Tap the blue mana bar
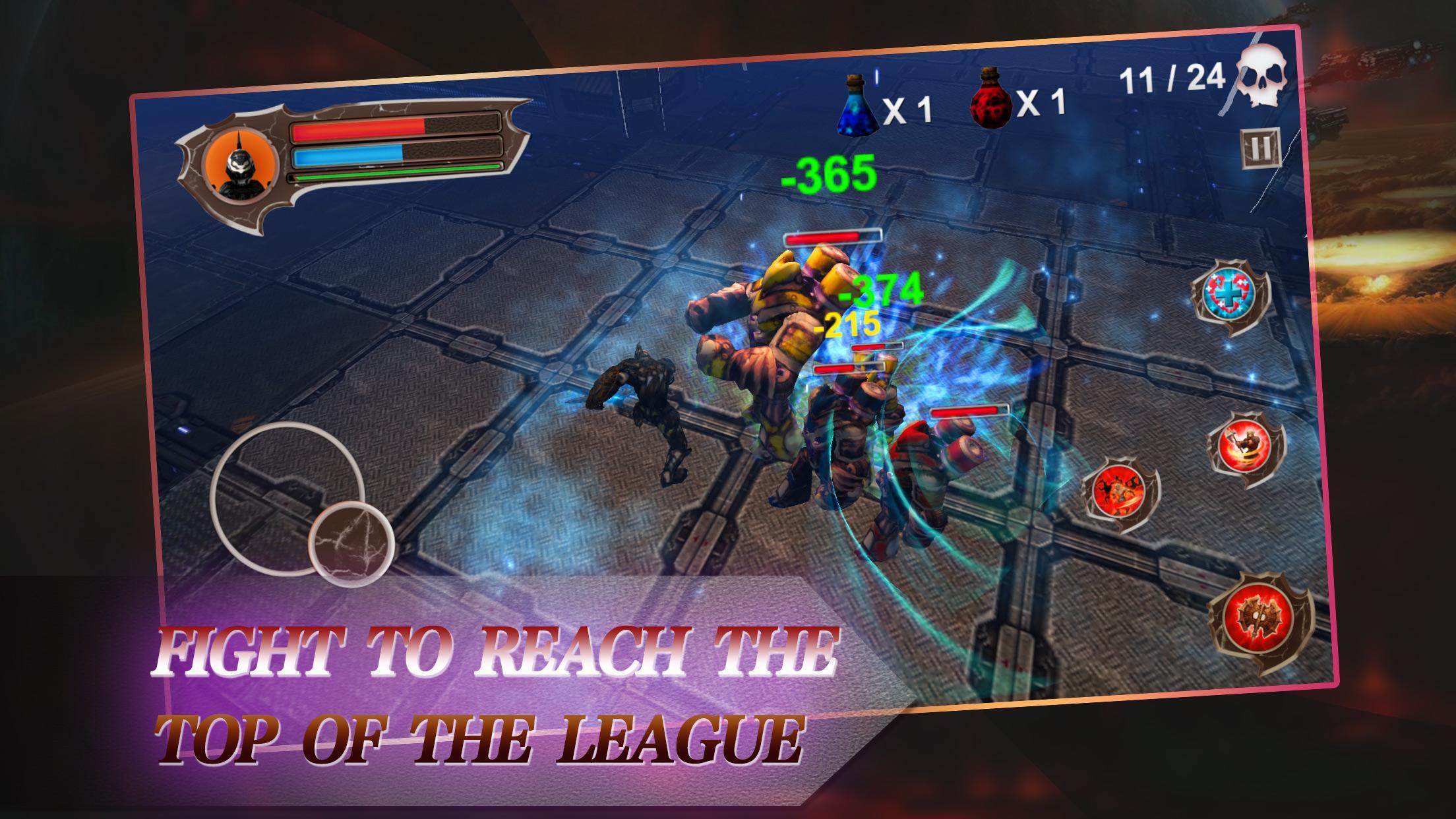 (349, 156)
